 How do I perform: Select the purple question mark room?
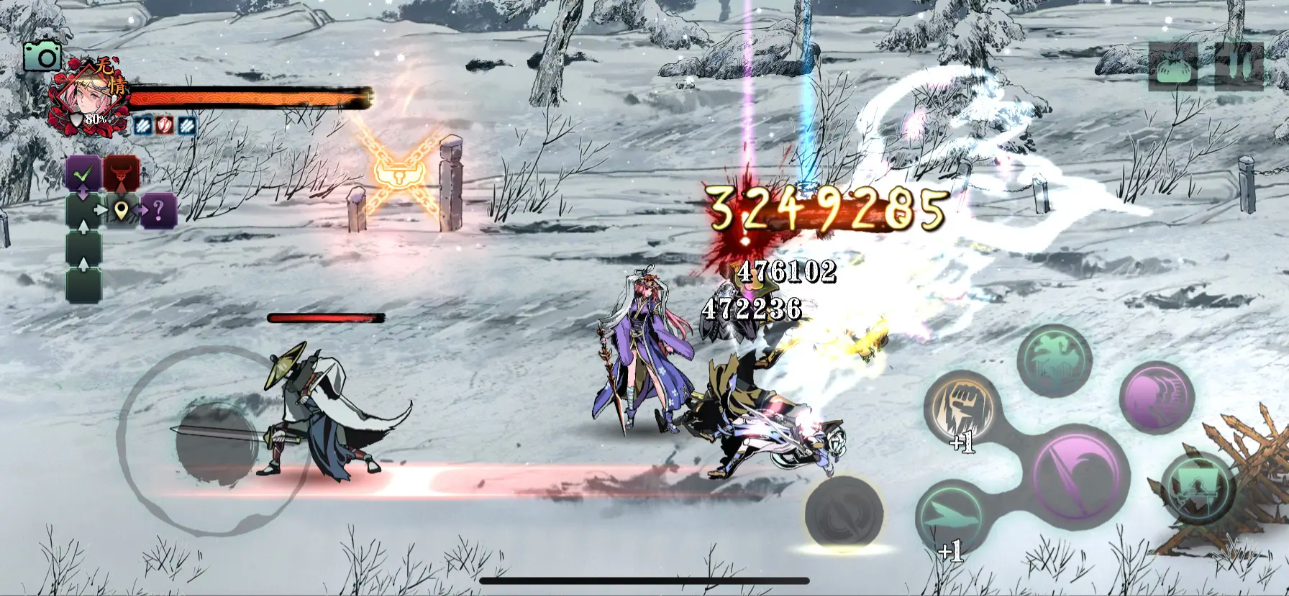(x=159, y=211)
